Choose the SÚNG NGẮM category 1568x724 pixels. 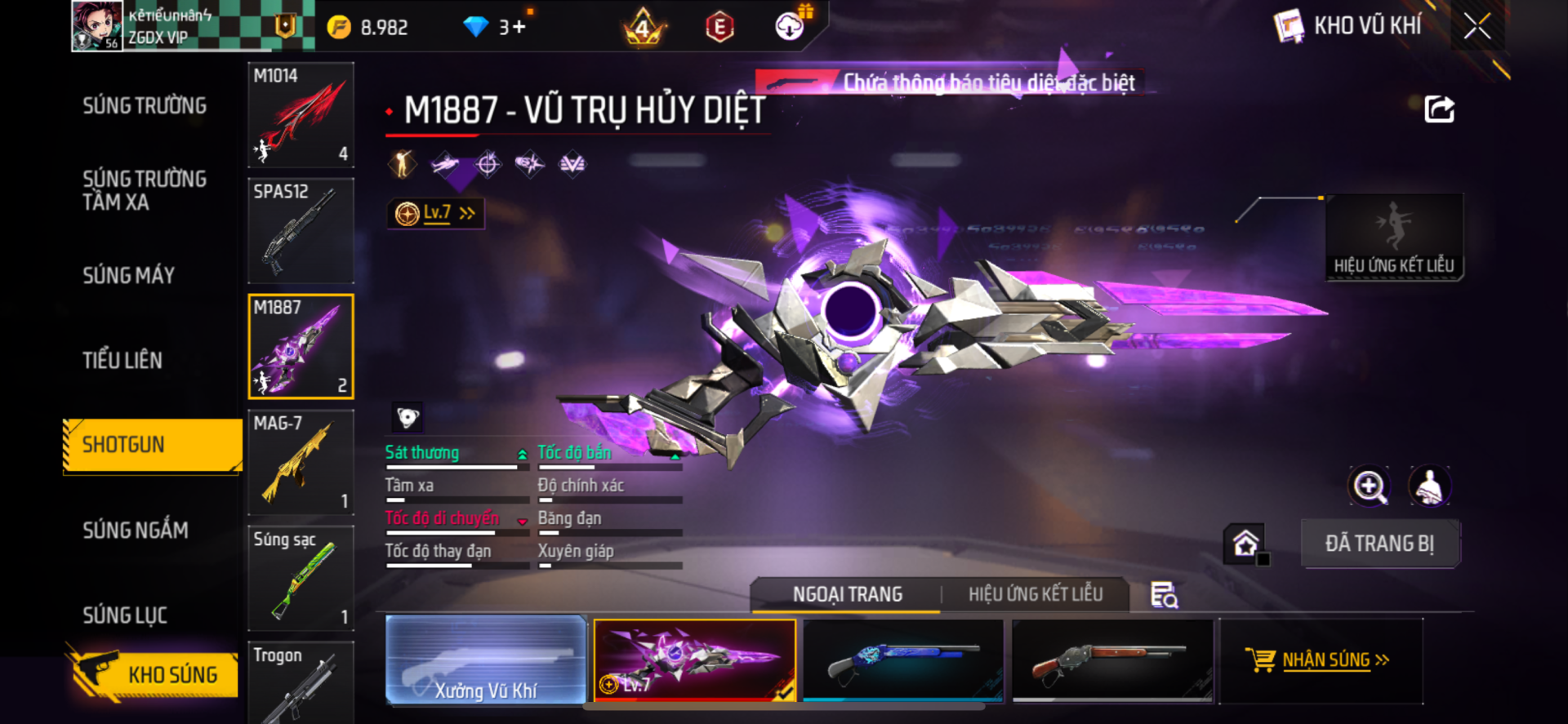tap(136, 531)
